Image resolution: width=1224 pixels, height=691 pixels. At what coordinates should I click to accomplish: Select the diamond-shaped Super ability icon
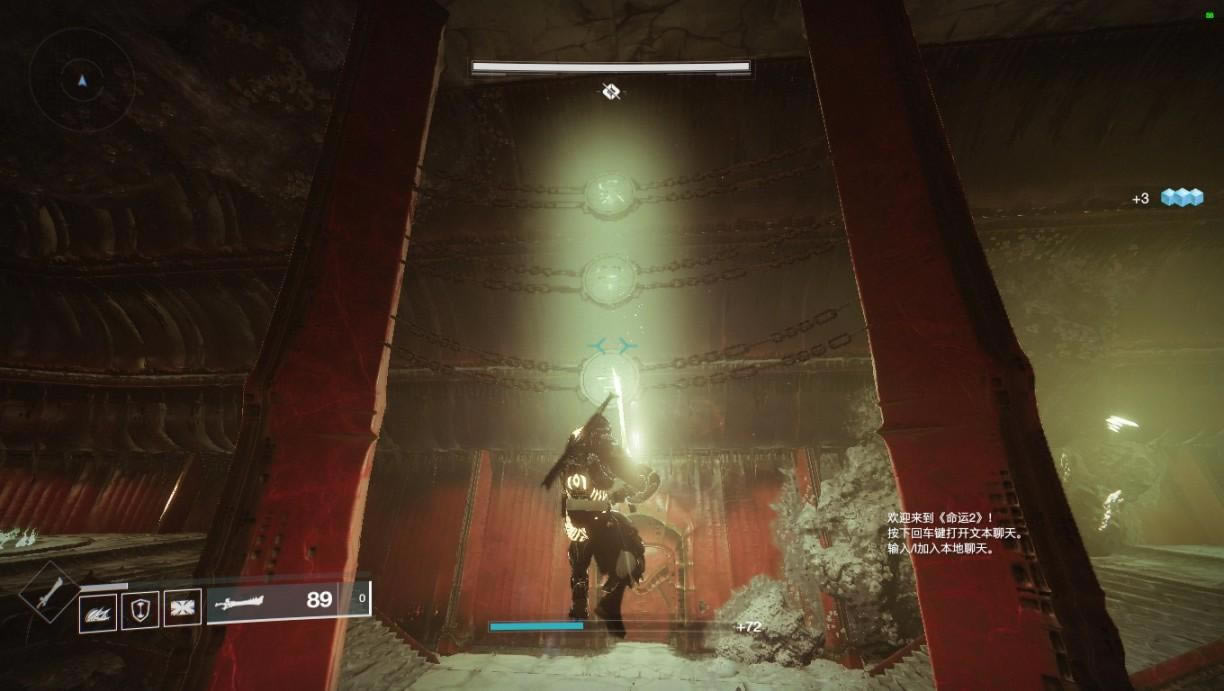(47, 592)
